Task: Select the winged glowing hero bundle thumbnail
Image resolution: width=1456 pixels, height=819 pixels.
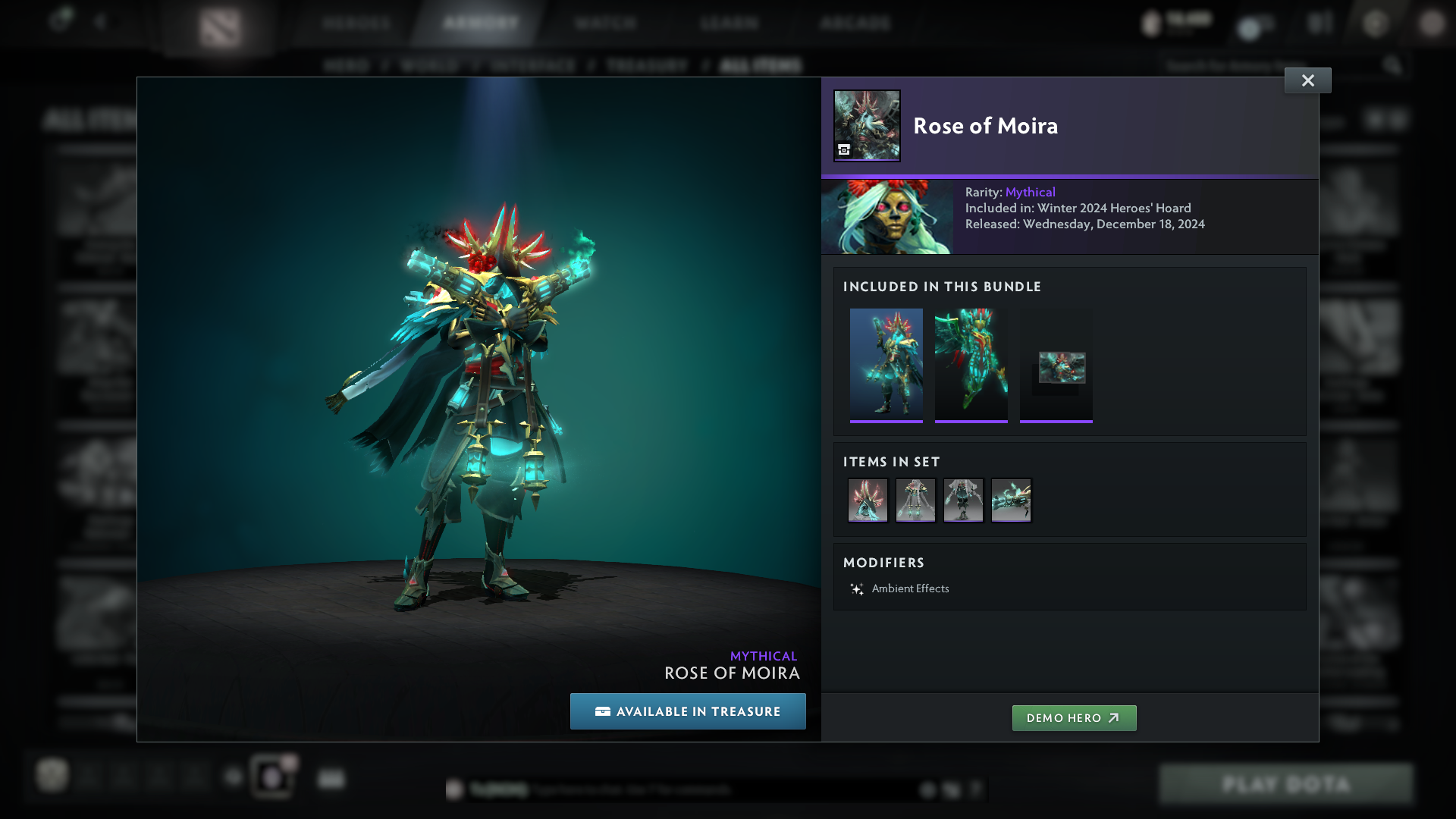Action: pyautogui.click(x=971, y=365)
